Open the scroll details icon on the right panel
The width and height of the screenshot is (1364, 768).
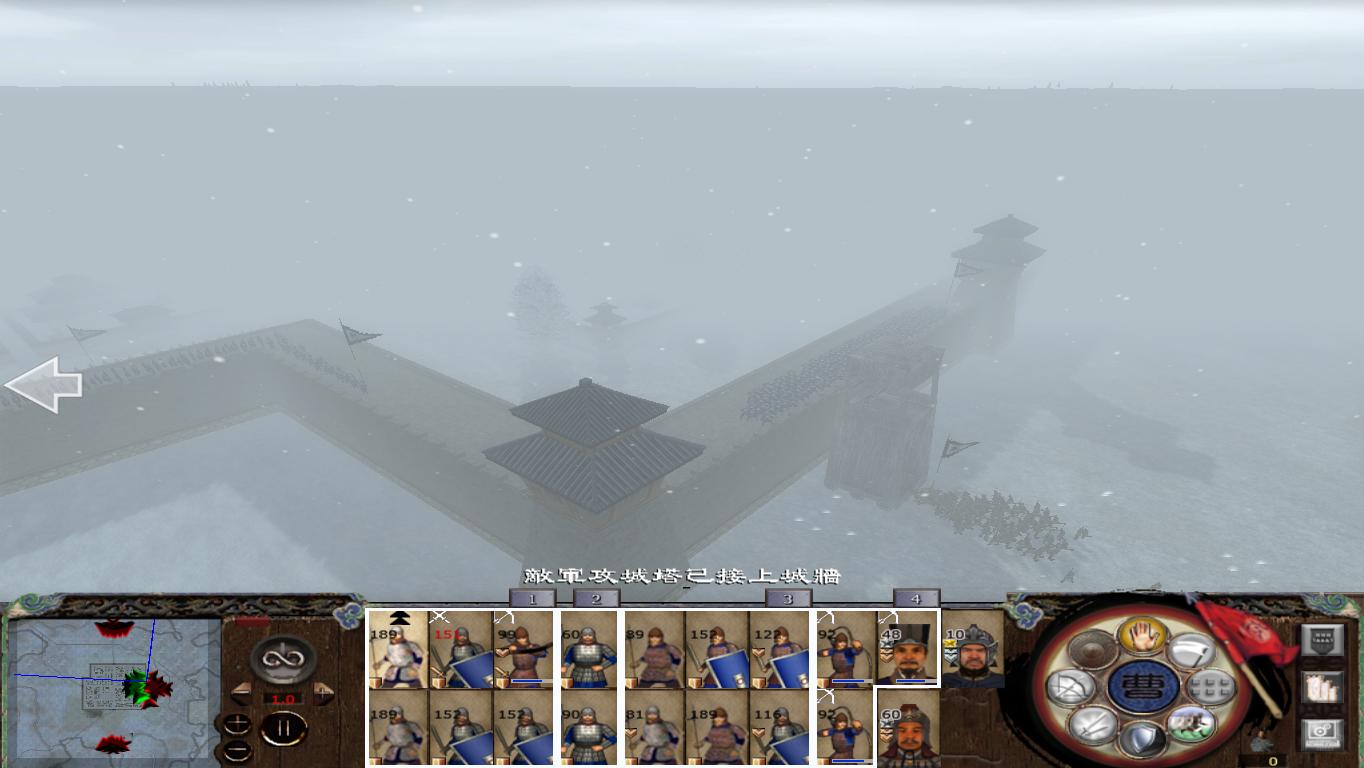(x=1321, y=687)
